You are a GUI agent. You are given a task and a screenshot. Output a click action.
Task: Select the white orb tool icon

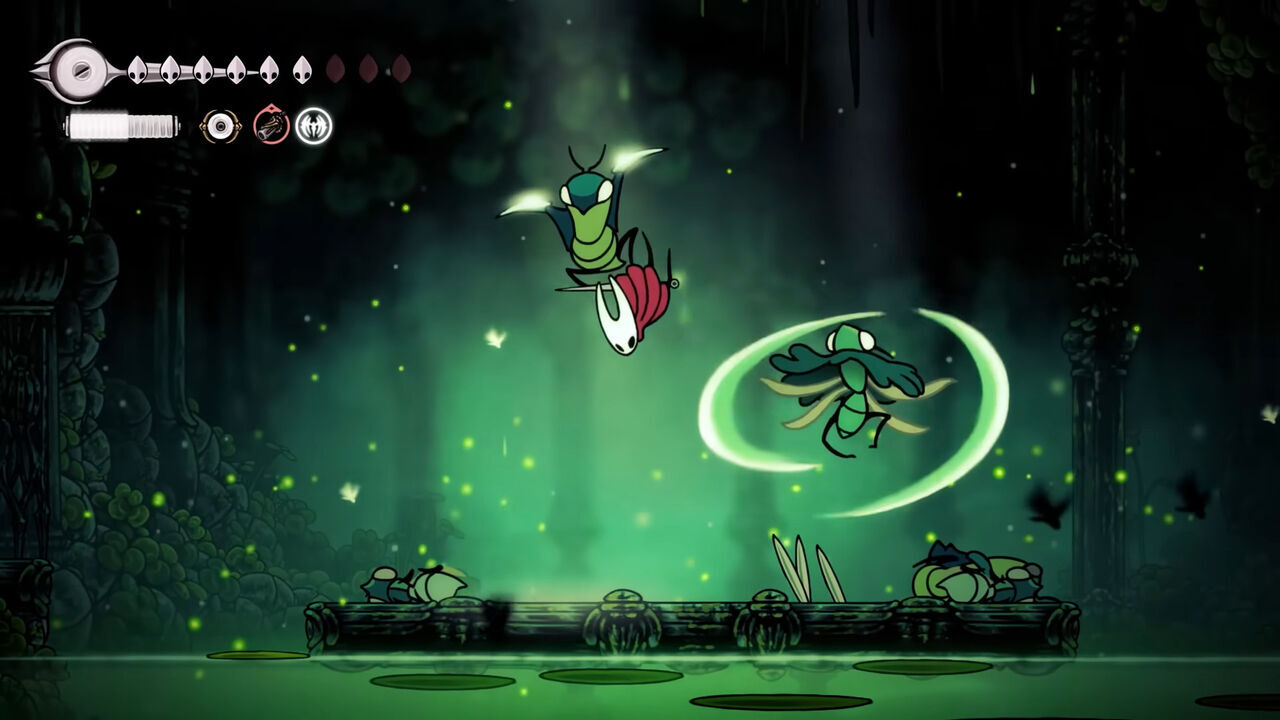click(220, 126)
